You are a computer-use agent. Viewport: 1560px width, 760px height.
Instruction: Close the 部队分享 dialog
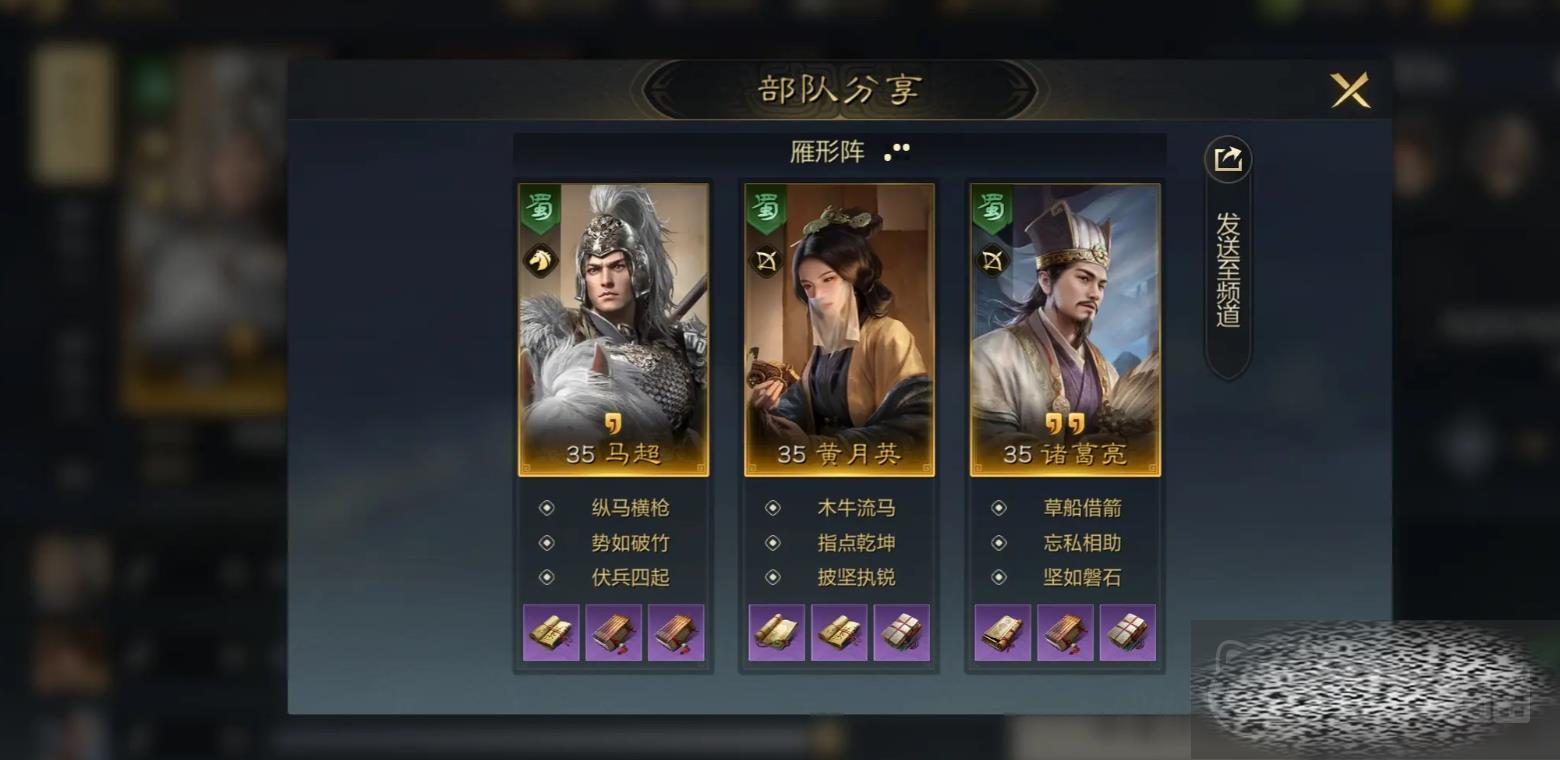click(1349, 91)
